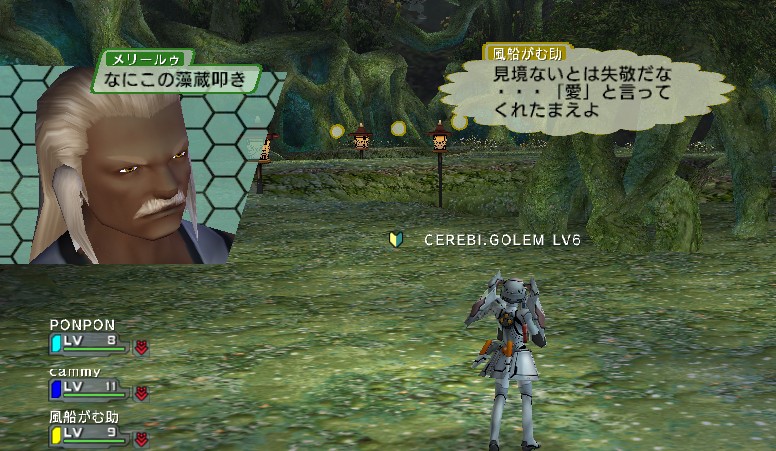Select PONPON in the party list
This screenshot has width=776, height=451.
tap(82, 325)
